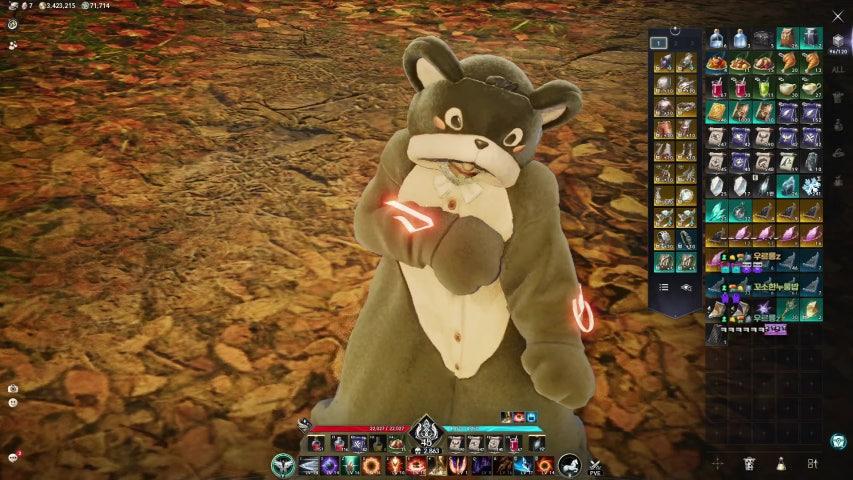Click the teal round emblem button
Image resolution: width=853 pixels, height=480 pixels.
pyautogui.click(x=837, y=441)
